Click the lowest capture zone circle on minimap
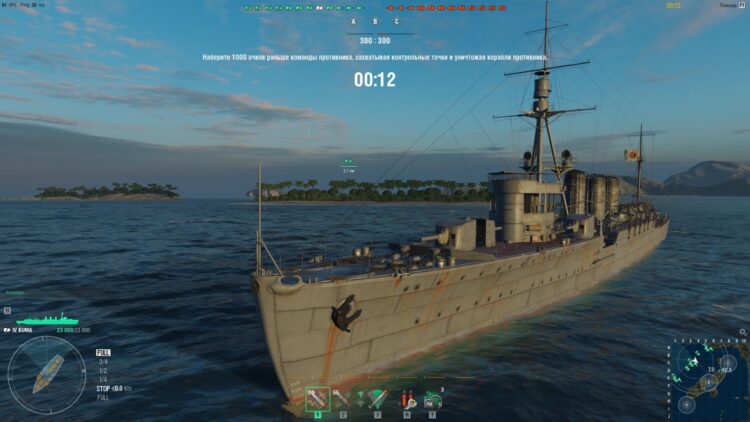Viewport: 750px width, 422px height. click(x=686, y=404)
